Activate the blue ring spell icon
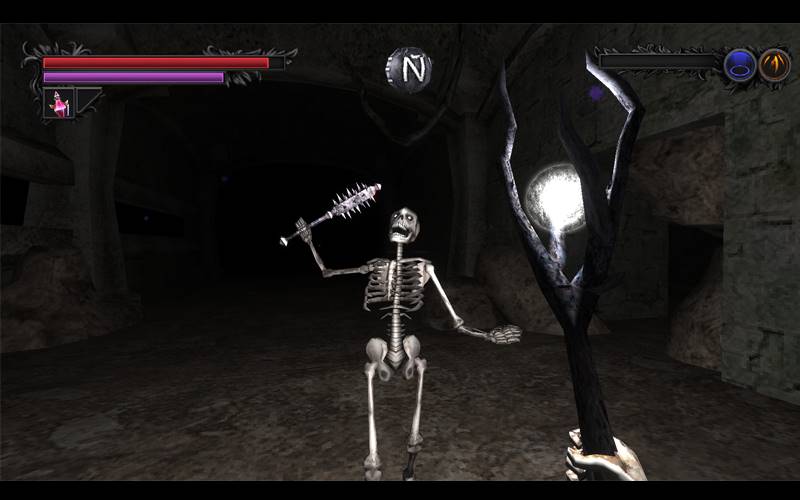 [x=740, y=66]
